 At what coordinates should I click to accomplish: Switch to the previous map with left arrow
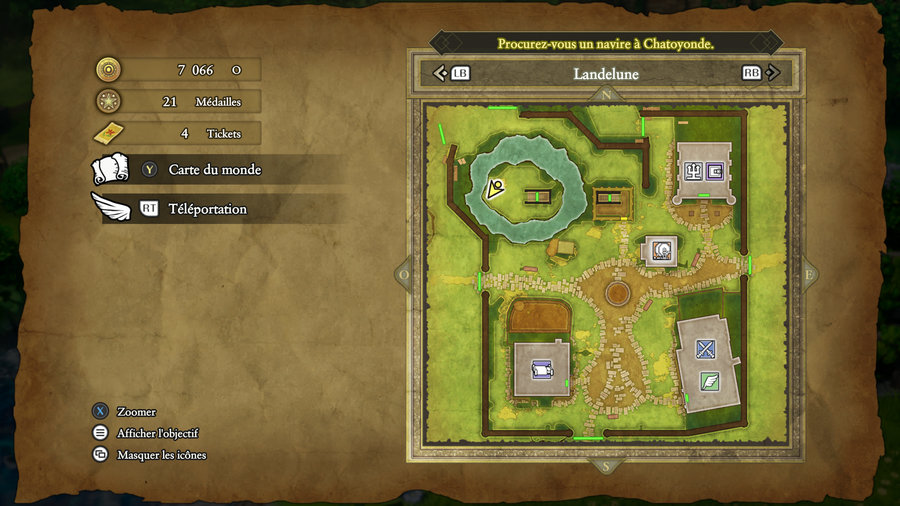pos(439,73)
